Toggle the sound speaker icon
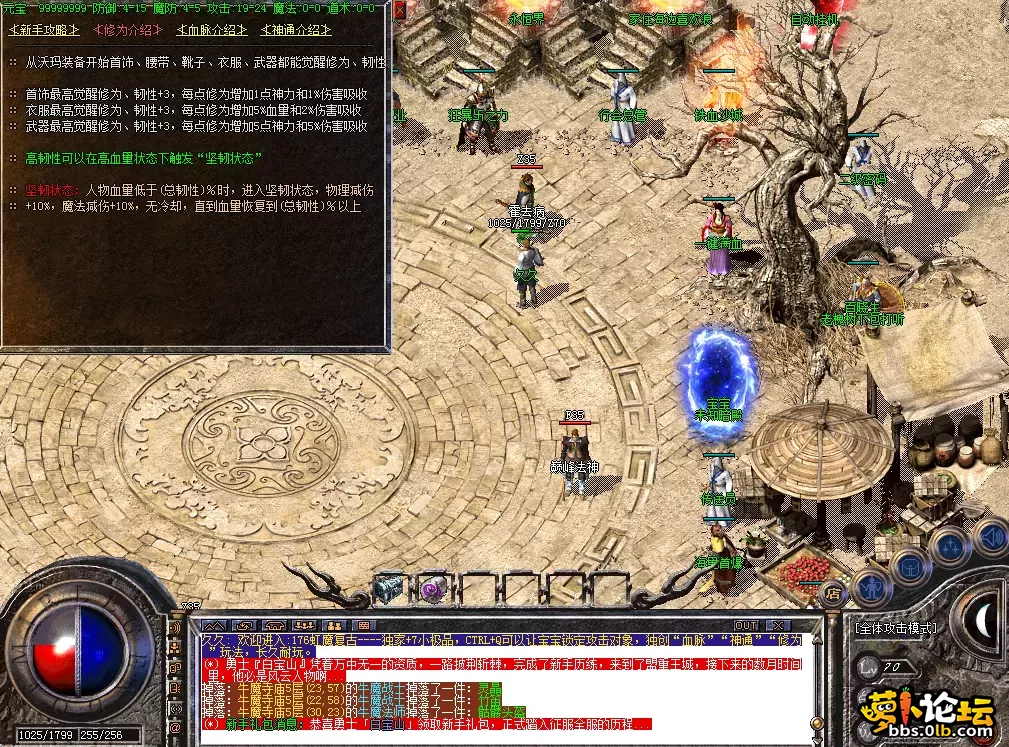Screen dimensions: 1009x747 (990, 537)
